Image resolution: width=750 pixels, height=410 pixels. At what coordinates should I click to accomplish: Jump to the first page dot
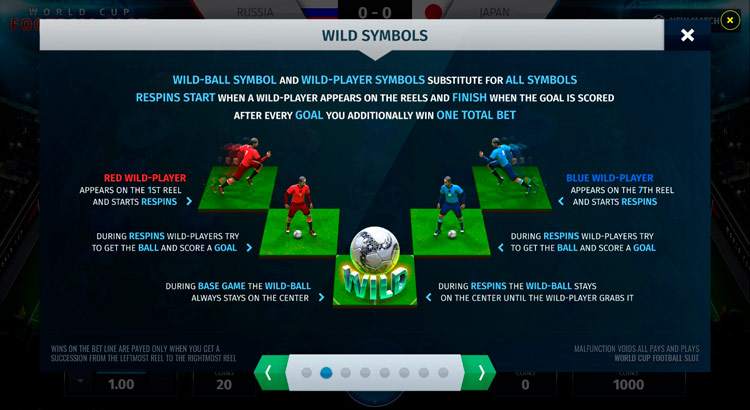(307, 373)
